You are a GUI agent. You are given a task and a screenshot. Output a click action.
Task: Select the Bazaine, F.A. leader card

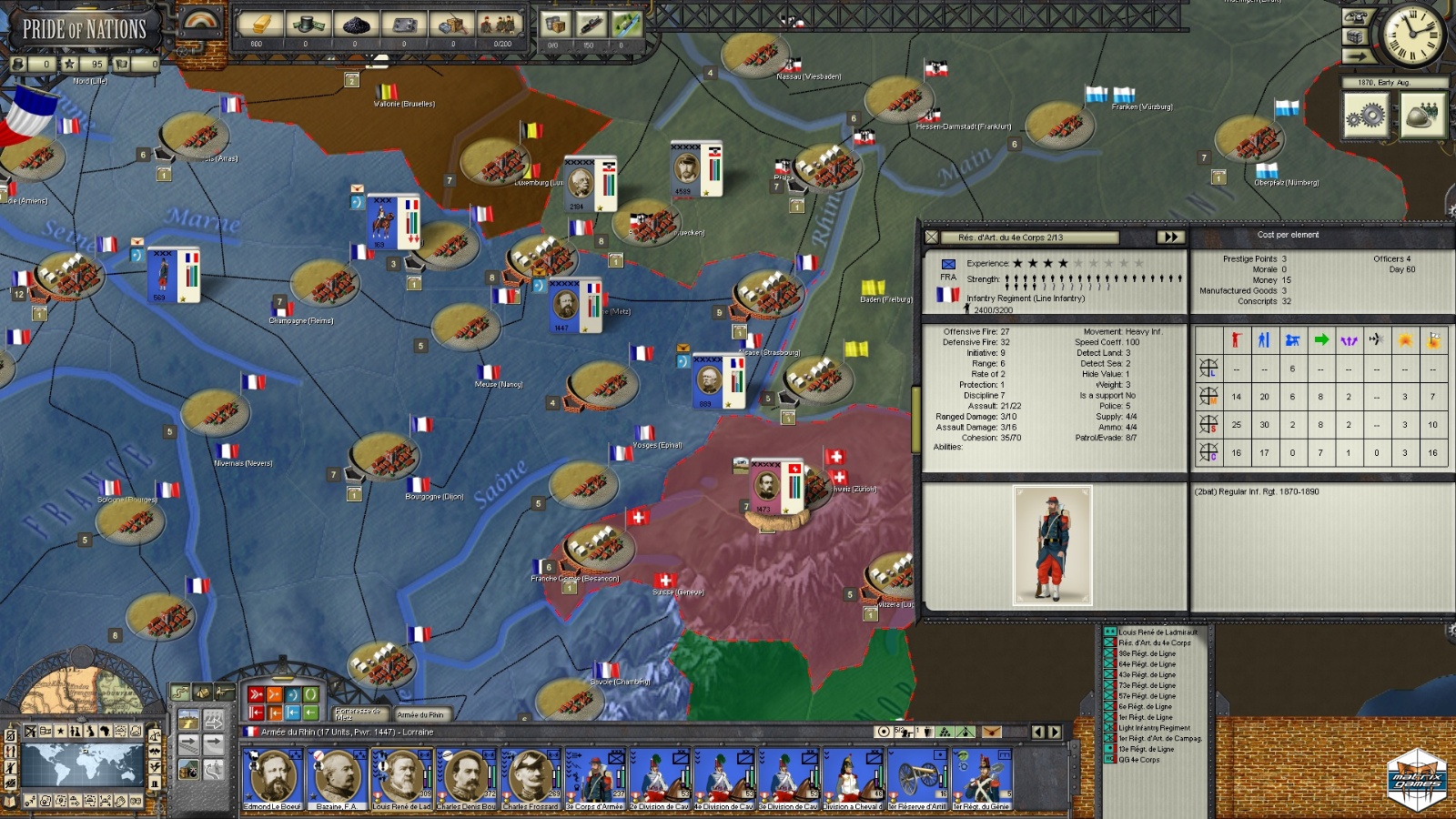(336, 778)
